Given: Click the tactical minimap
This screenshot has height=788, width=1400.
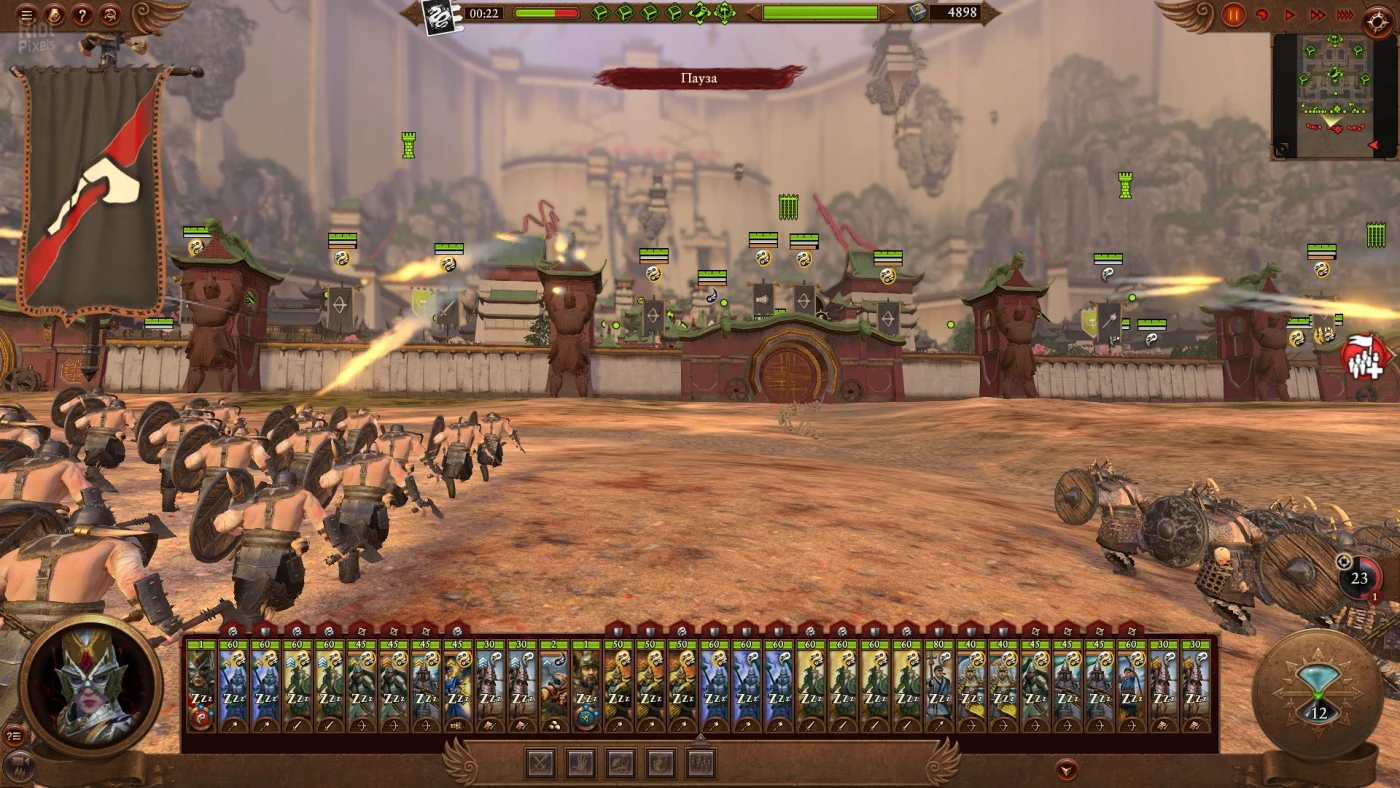Looking at the screenshot, I should [x=1333, y=95].
